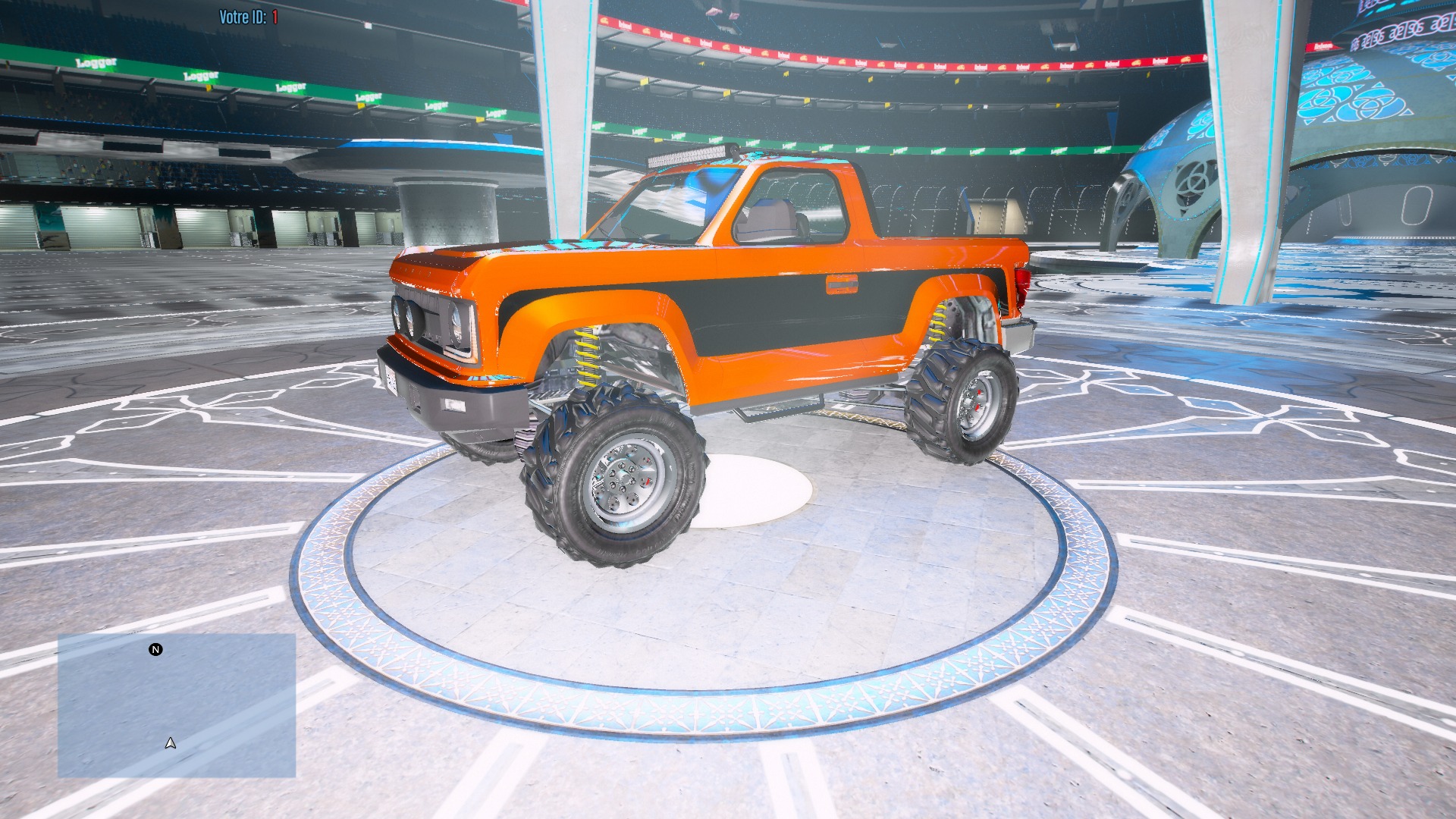Click the player arrow on the minimap
Viewport: 1456px width, 819px height.
coord(171,743)
